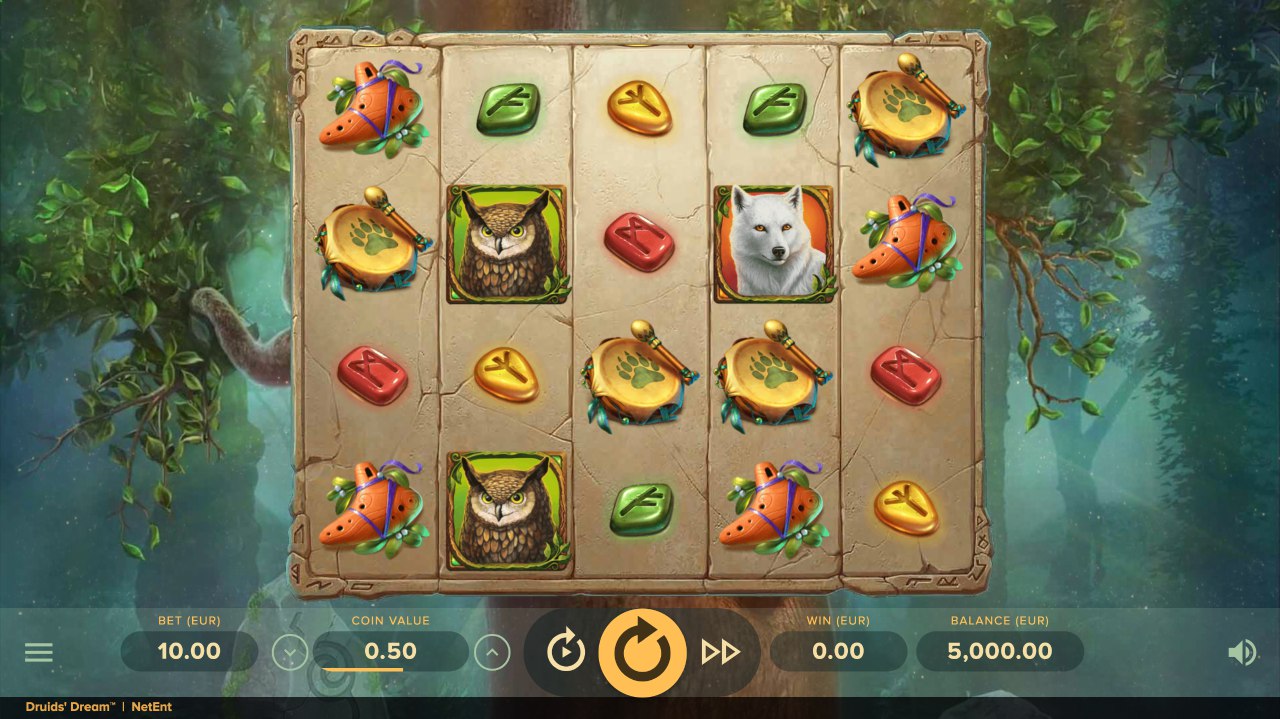Activate quick spin fast-forward
Viewport: 1280px width, 719px height.
point(720,653)
